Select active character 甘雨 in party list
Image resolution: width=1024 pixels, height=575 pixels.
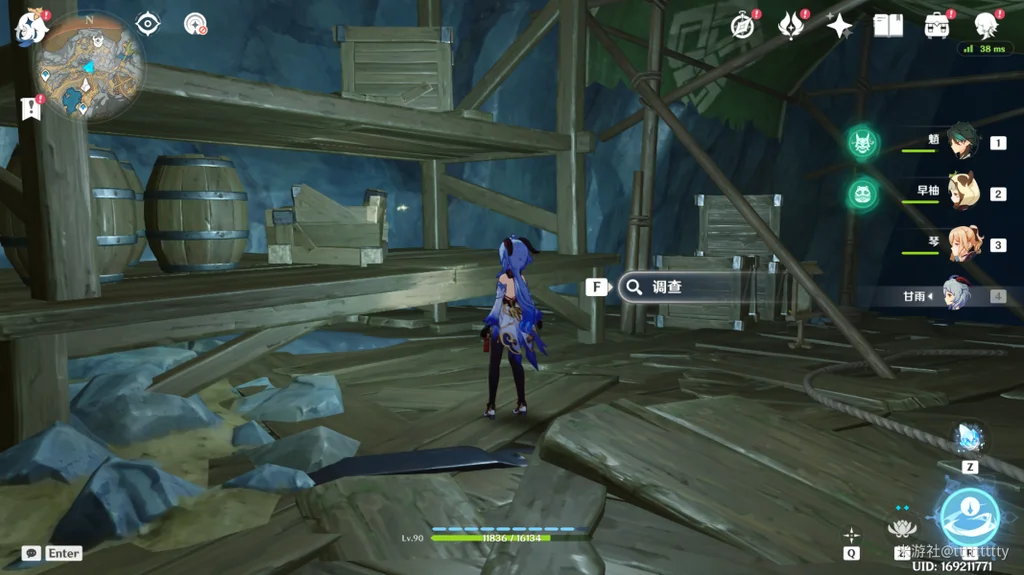tap(957, 295)
